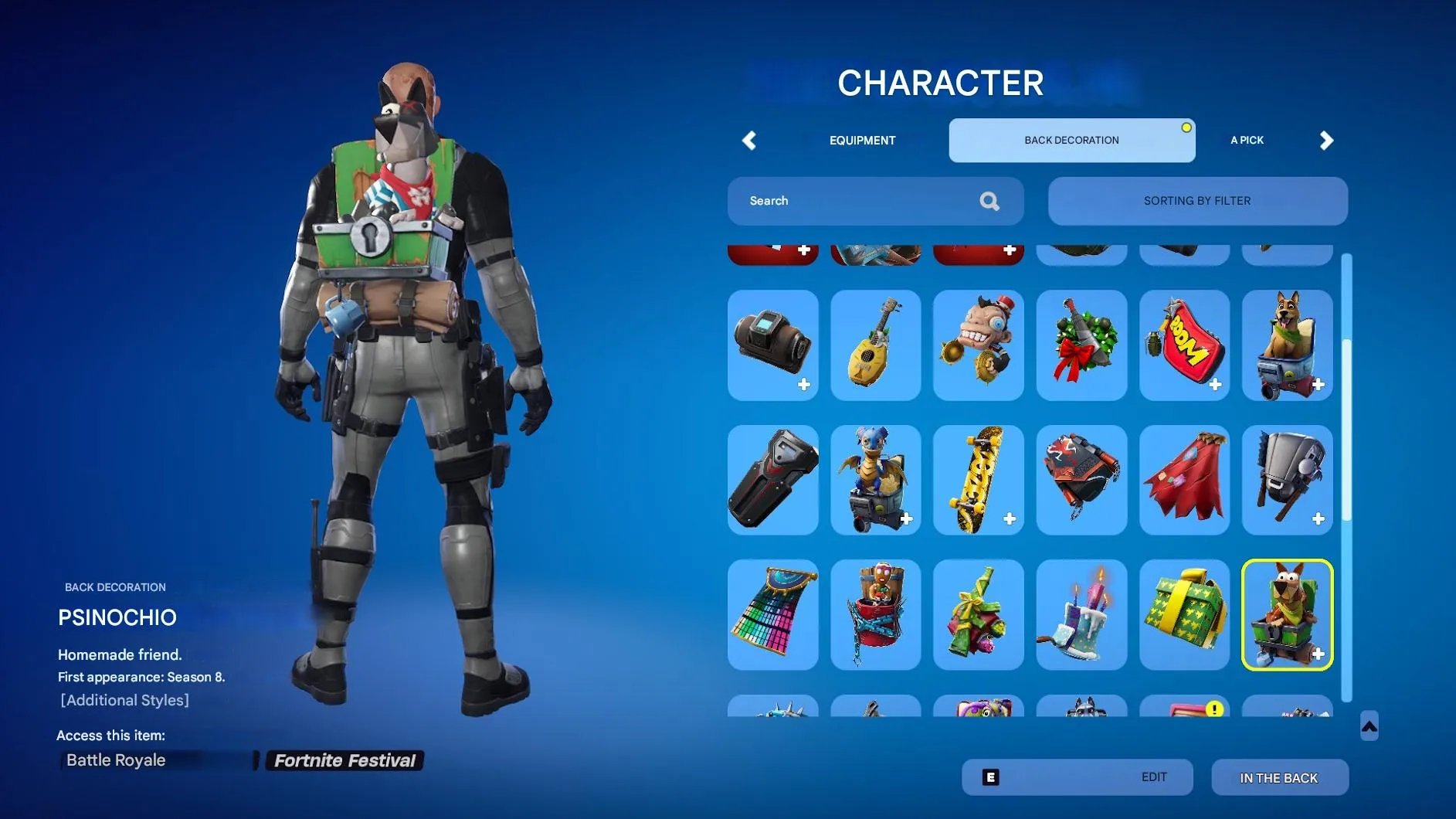Select the dog in a crate back bling

coord(1288,345)
